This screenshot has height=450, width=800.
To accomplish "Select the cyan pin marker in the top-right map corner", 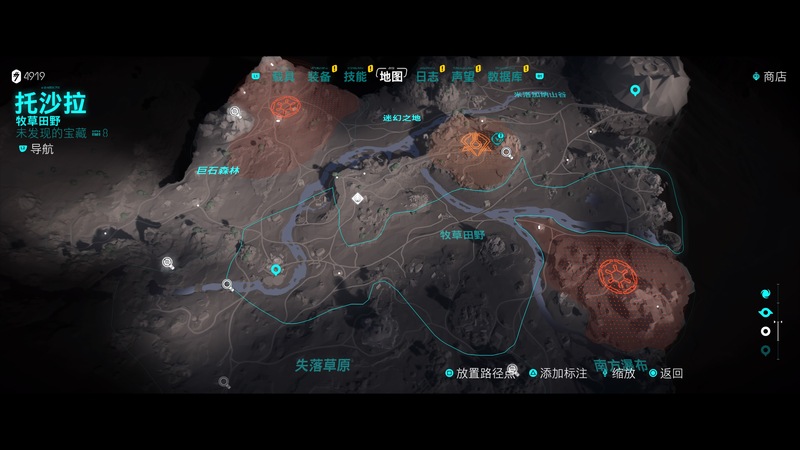I will pos(634,90).
